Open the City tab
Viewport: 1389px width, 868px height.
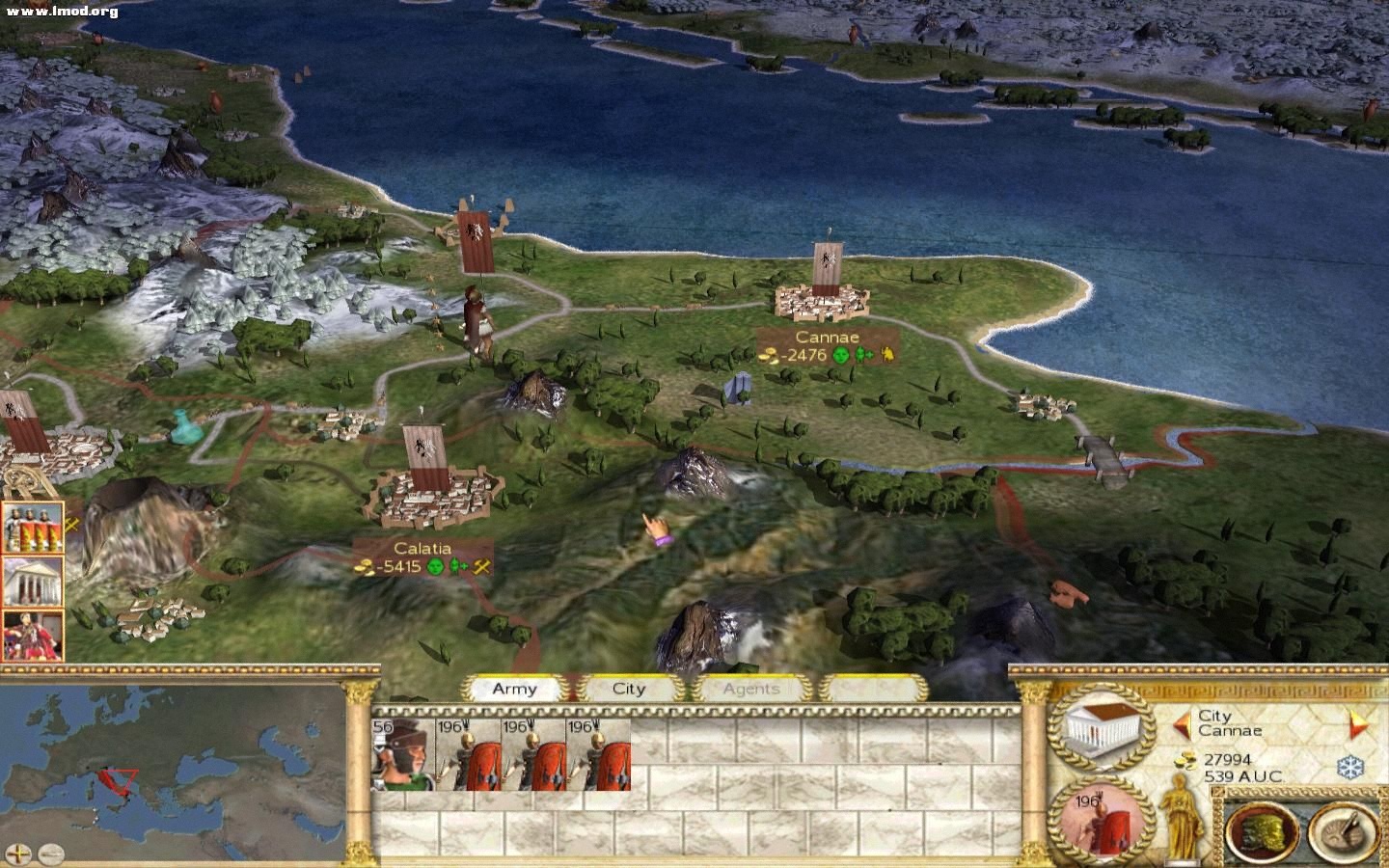[629, 689]
